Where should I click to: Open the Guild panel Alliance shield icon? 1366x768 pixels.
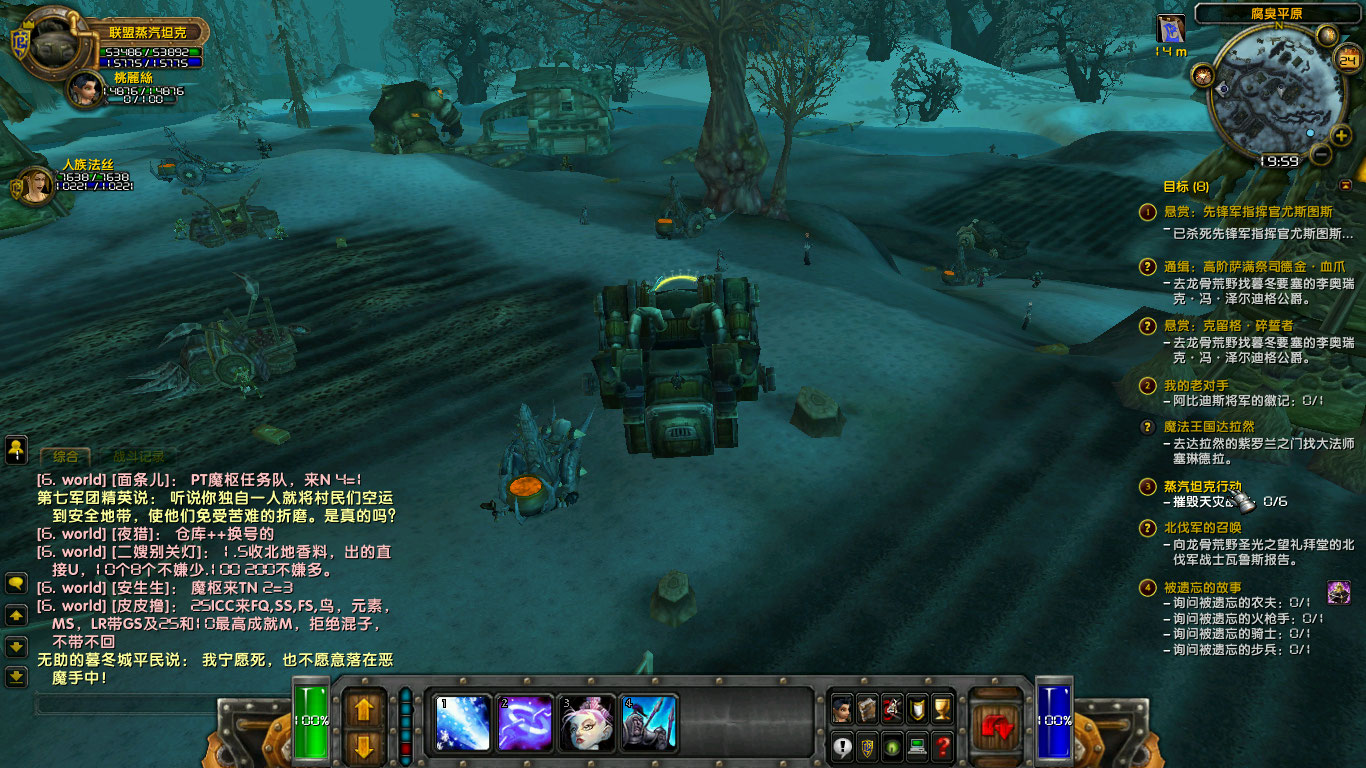pos(866,745)
